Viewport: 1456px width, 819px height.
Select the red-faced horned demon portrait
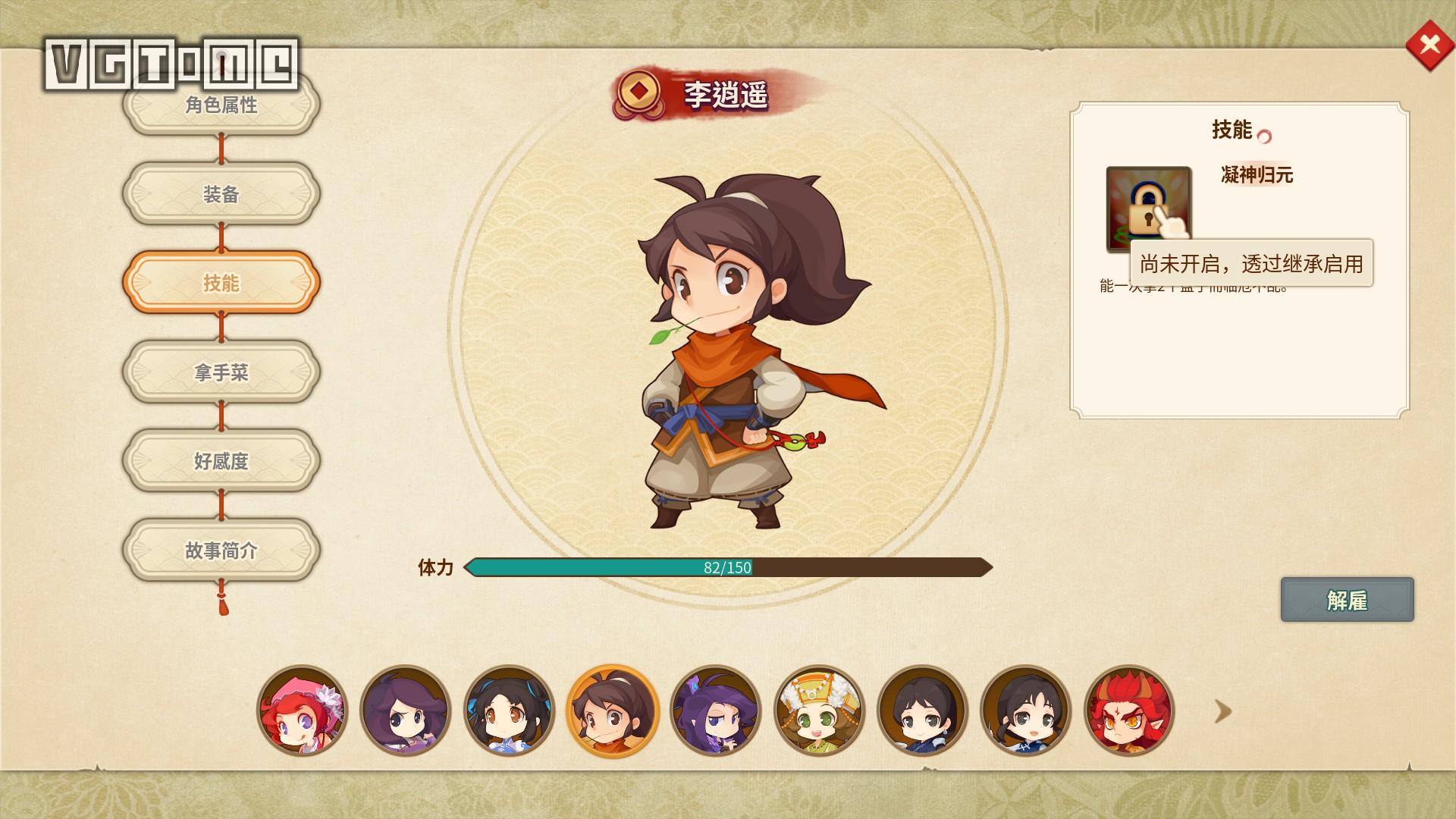[1128, 711]
